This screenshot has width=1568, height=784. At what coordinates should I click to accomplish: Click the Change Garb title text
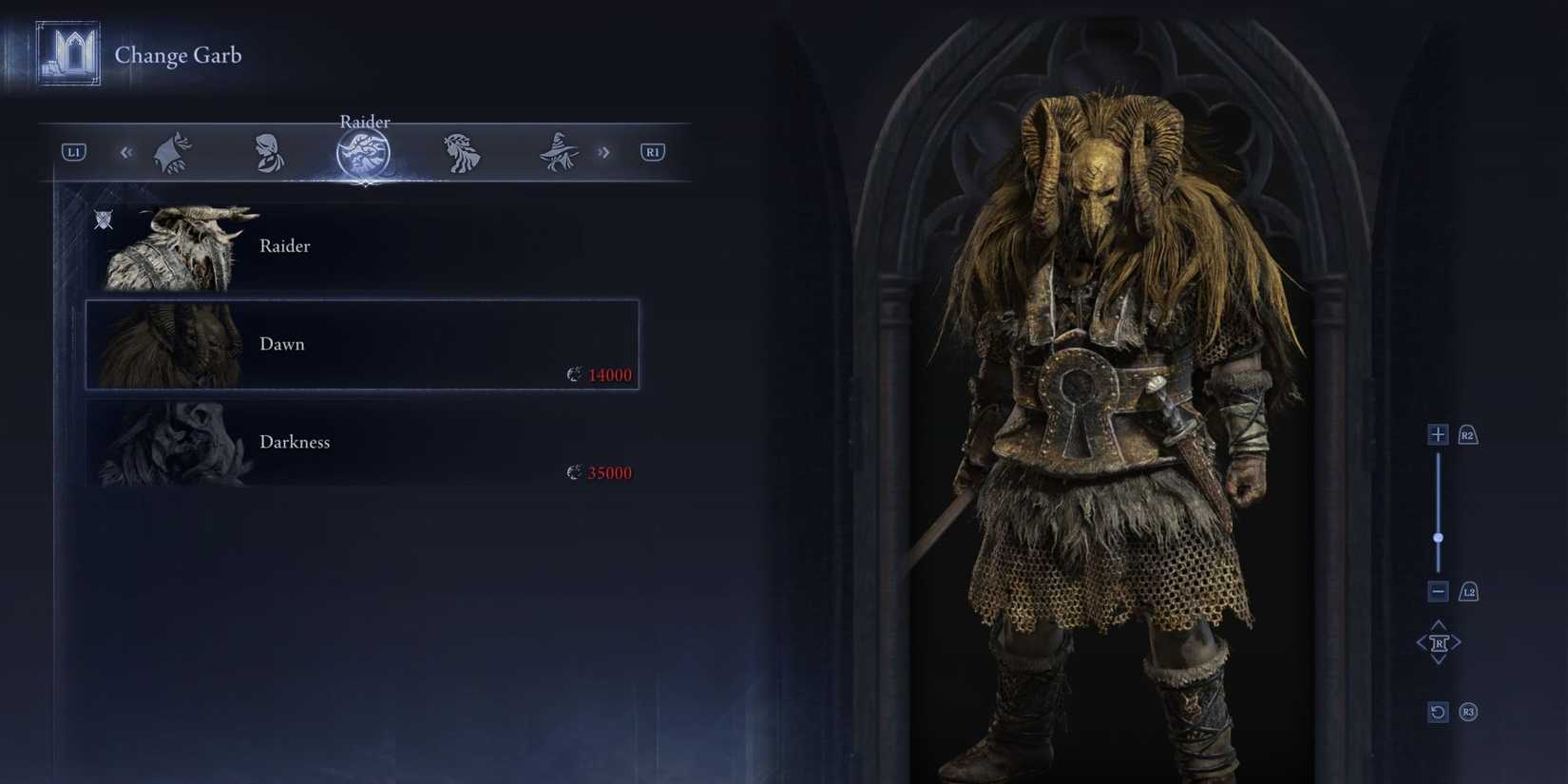tap(179, 55)
